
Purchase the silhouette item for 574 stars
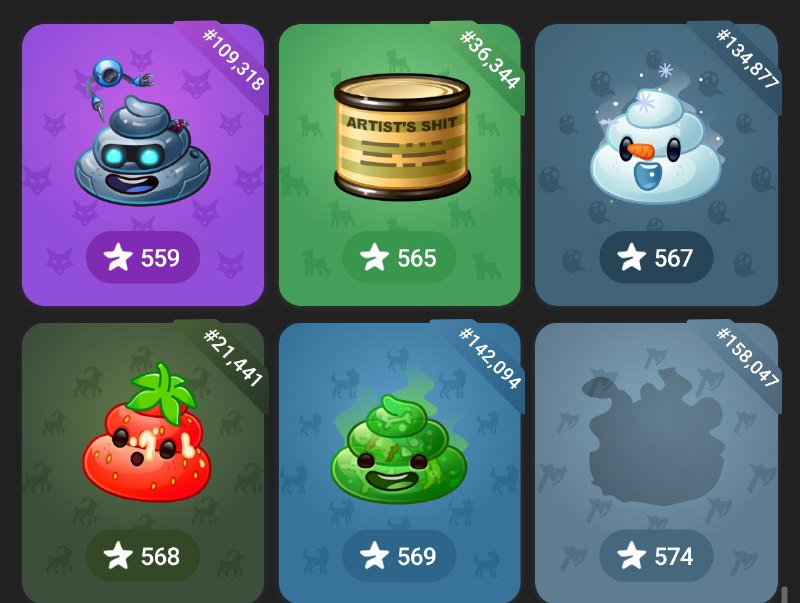[656, 556]
